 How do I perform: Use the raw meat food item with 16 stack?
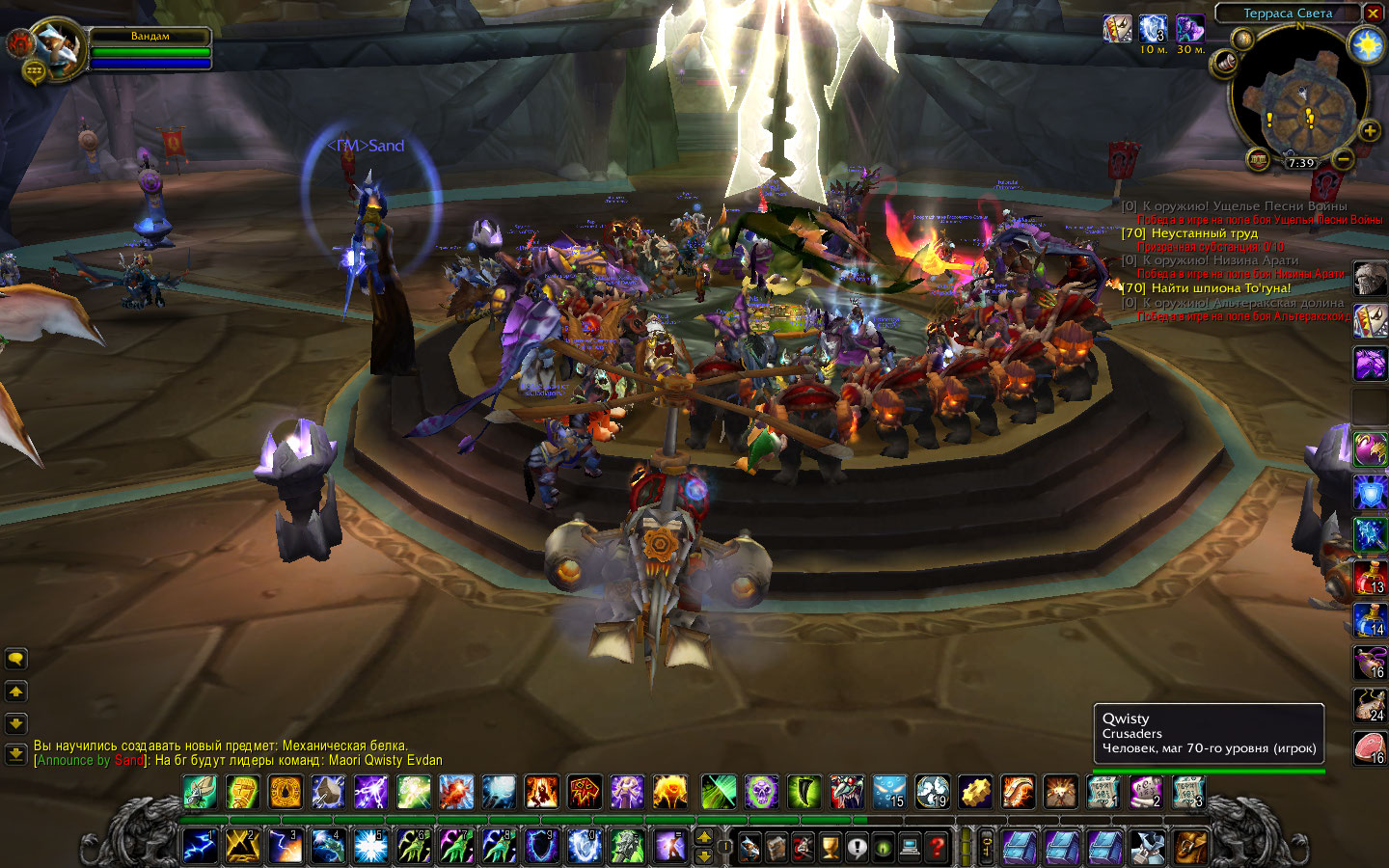click(x=1370, y=747)
